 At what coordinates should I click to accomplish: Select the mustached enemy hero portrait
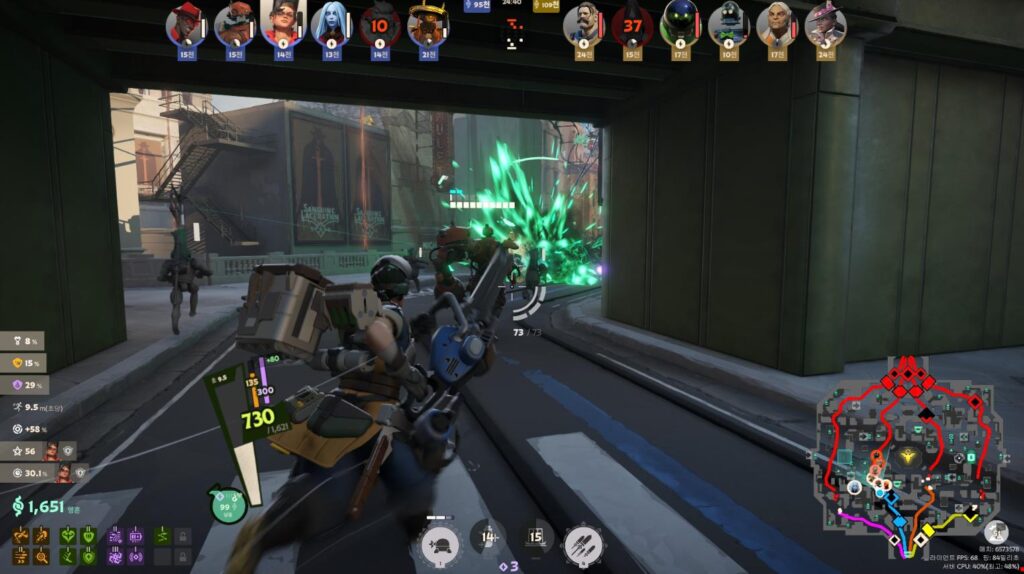pos(582,24)
